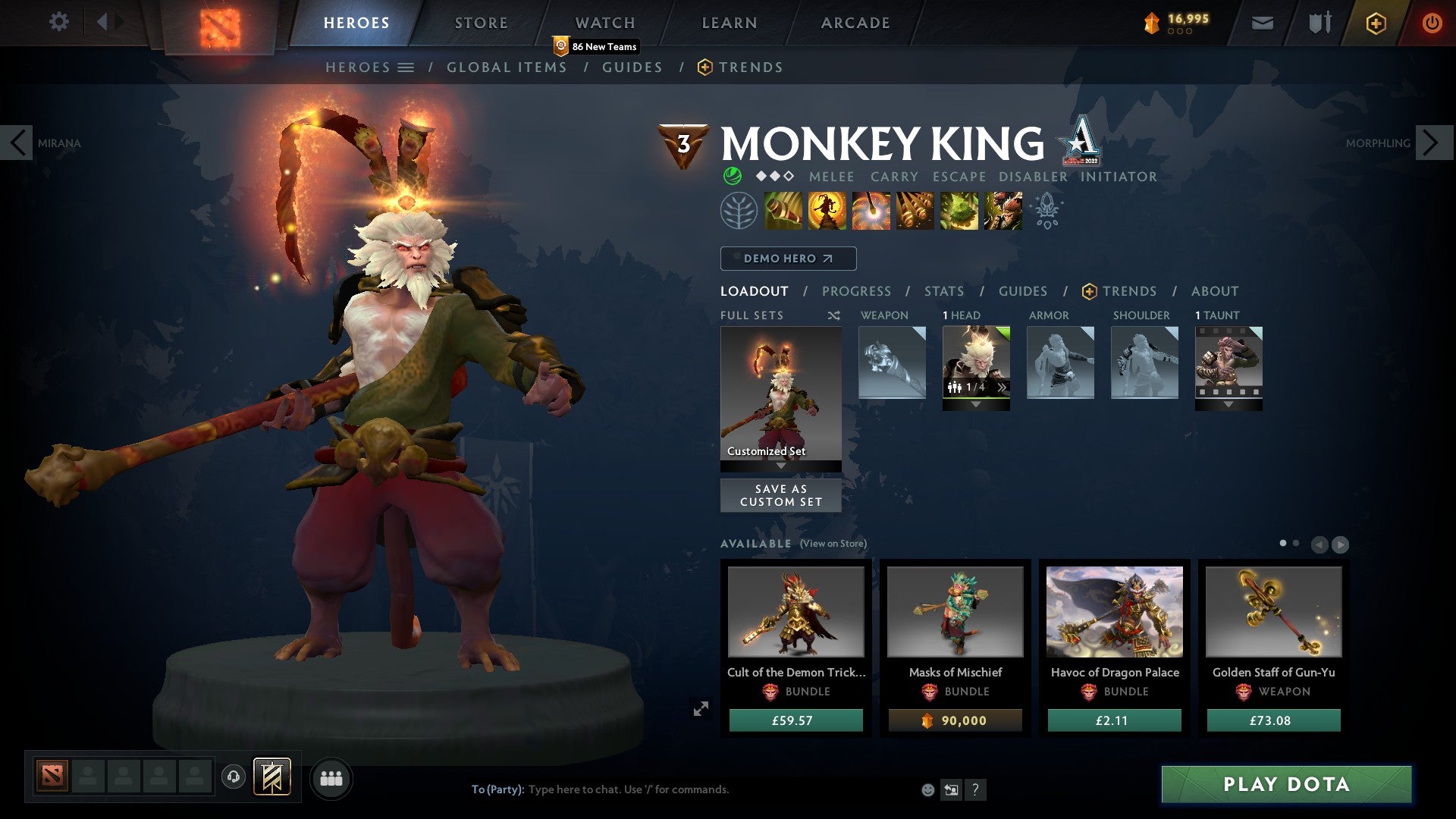Click the party chat input field

(x=682, y=789)
